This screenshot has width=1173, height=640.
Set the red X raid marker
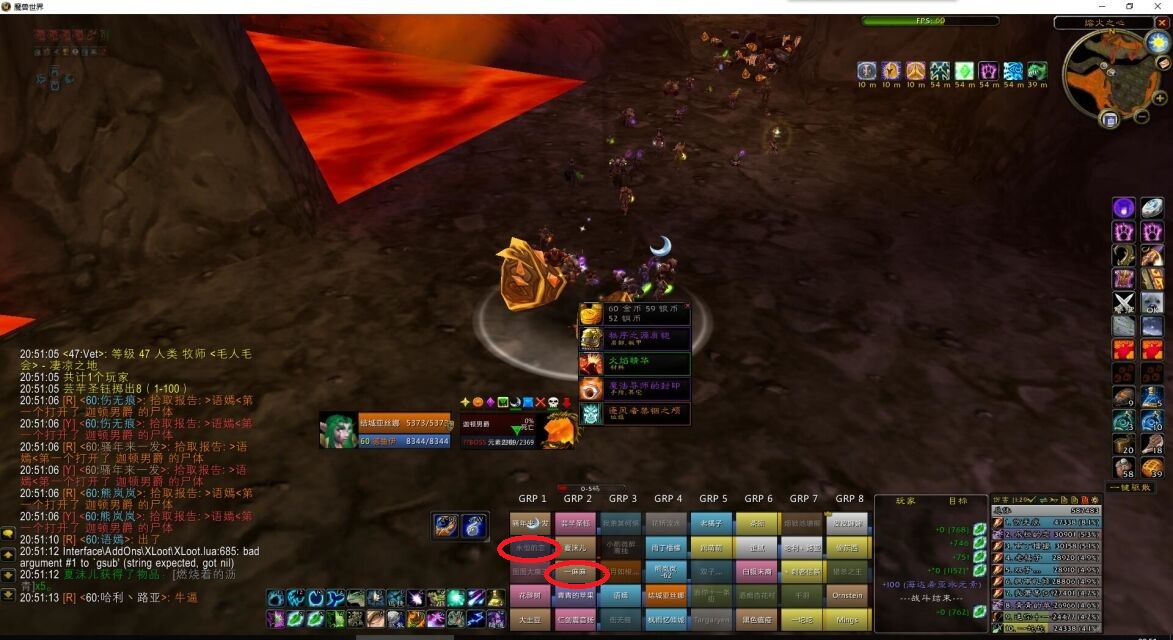point(540,402)
